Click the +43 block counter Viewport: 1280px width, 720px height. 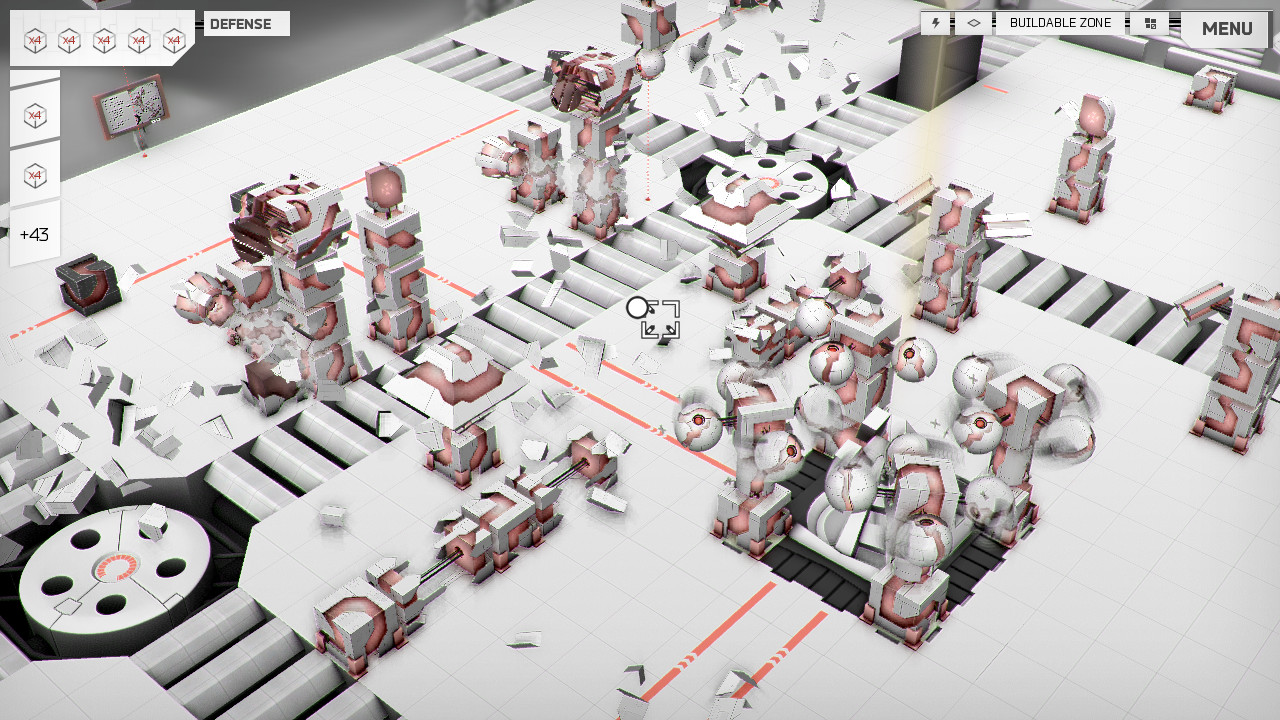pos(34,233)
